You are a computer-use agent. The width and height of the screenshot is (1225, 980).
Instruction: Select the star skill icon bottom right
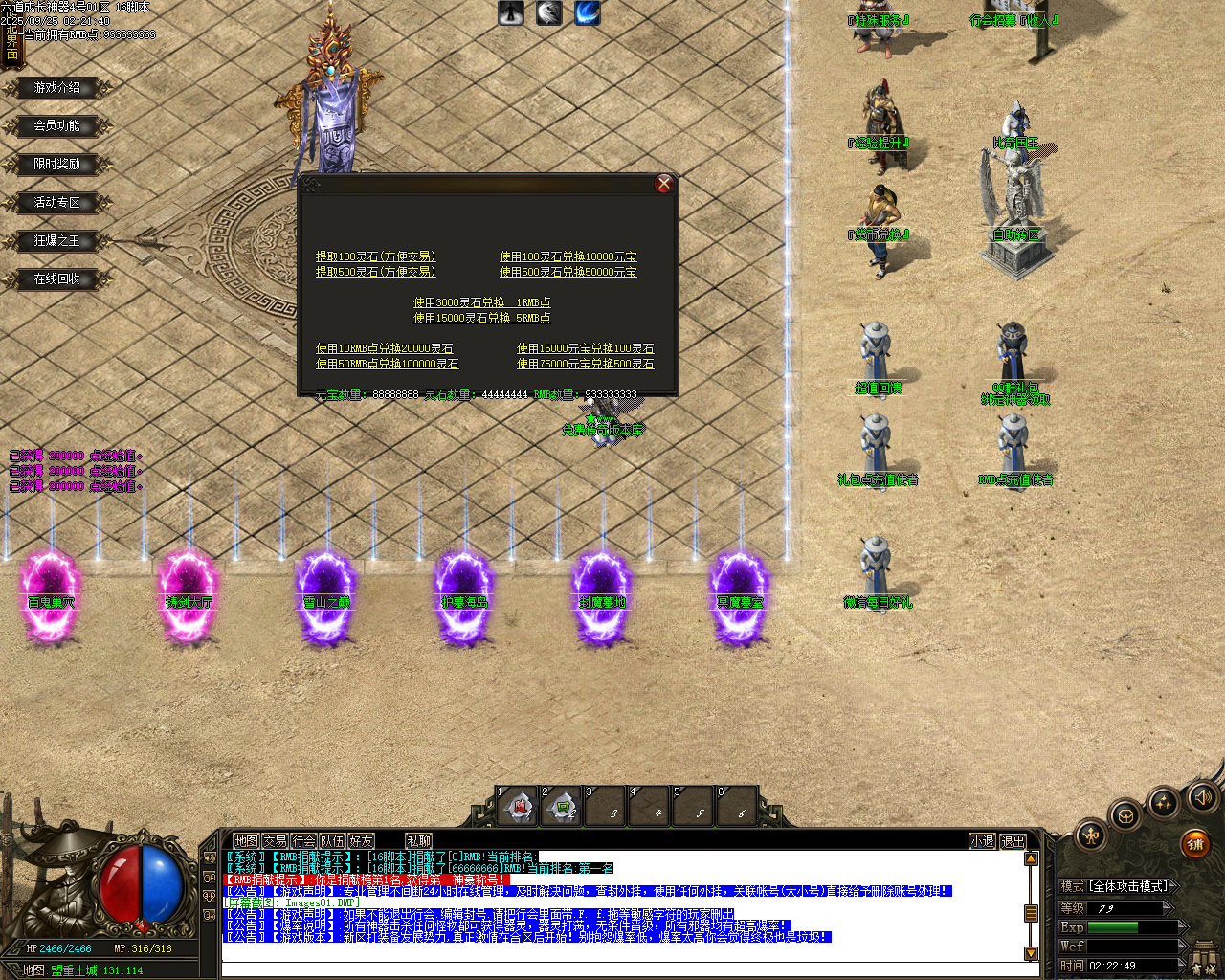[x=1163, y=802]
